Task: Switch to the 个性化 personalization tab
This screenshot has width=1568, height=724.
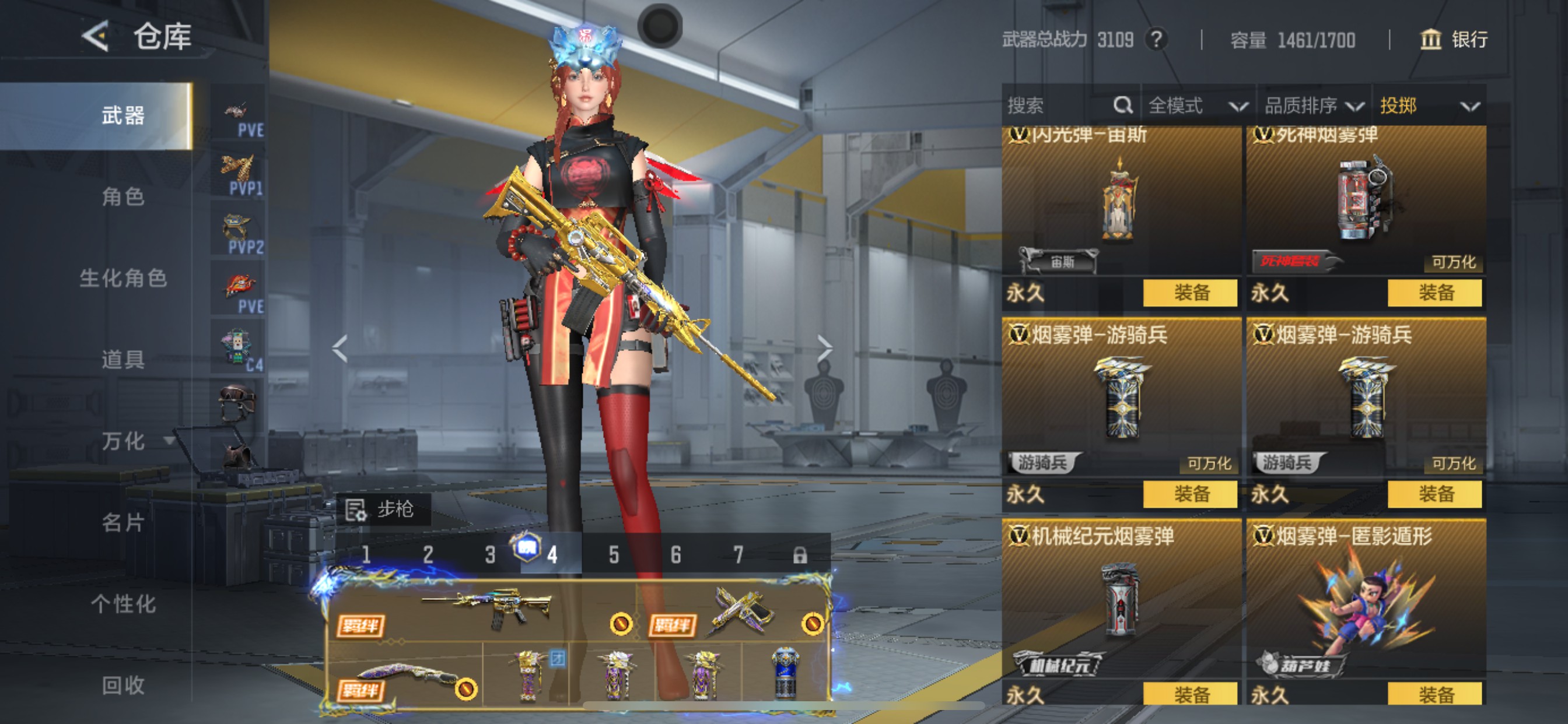Action: [123, 604]
